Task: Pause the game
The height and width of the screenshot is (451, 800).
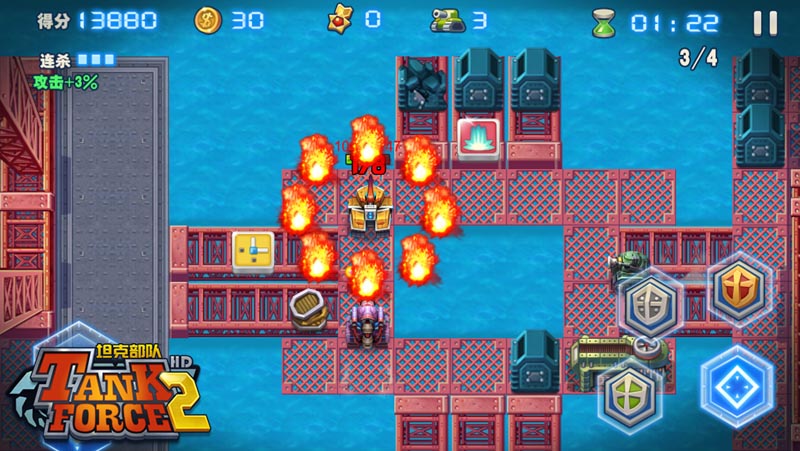Action: 765,22
